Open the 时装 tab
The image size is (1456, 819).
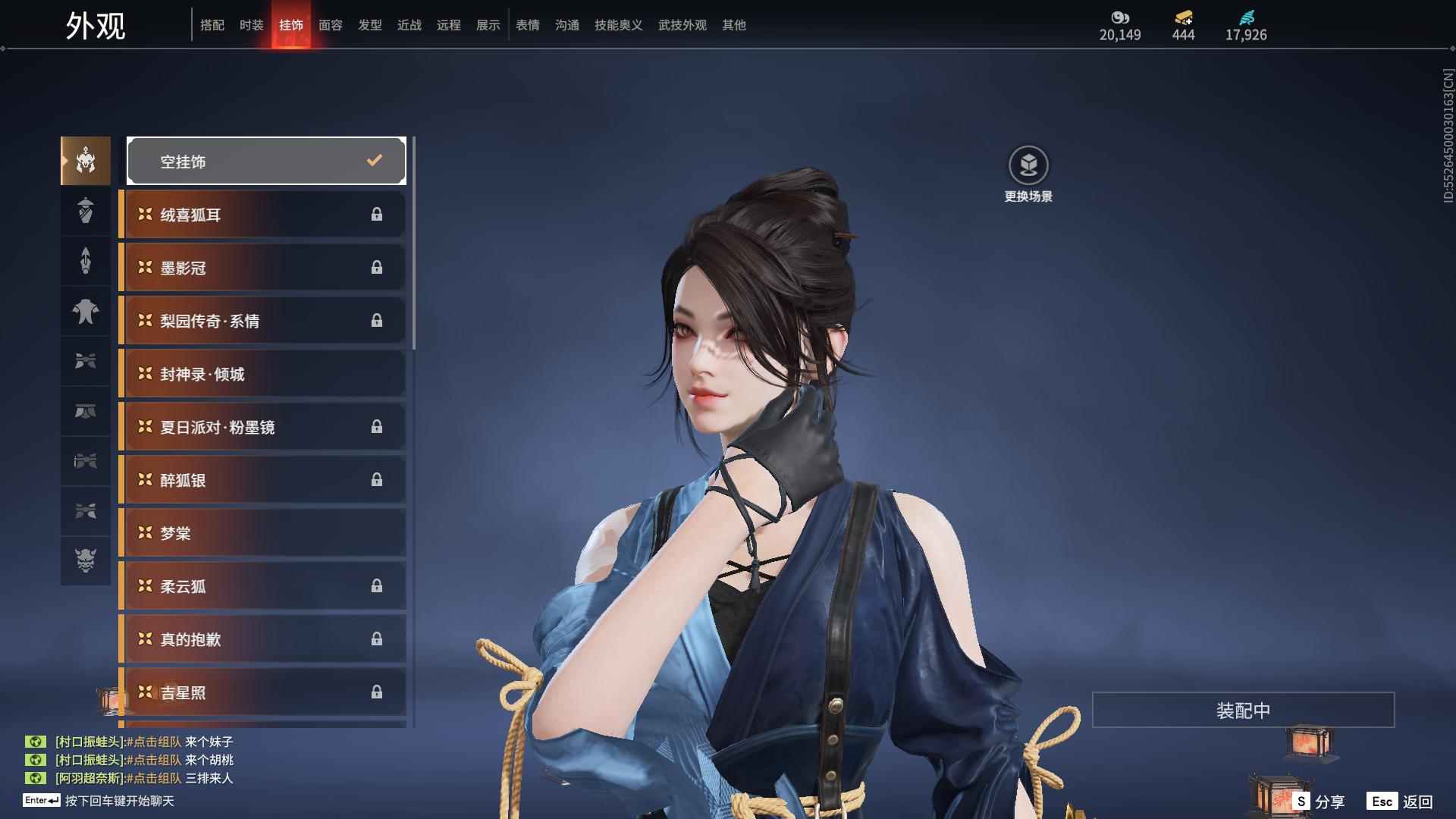[252, 25]
